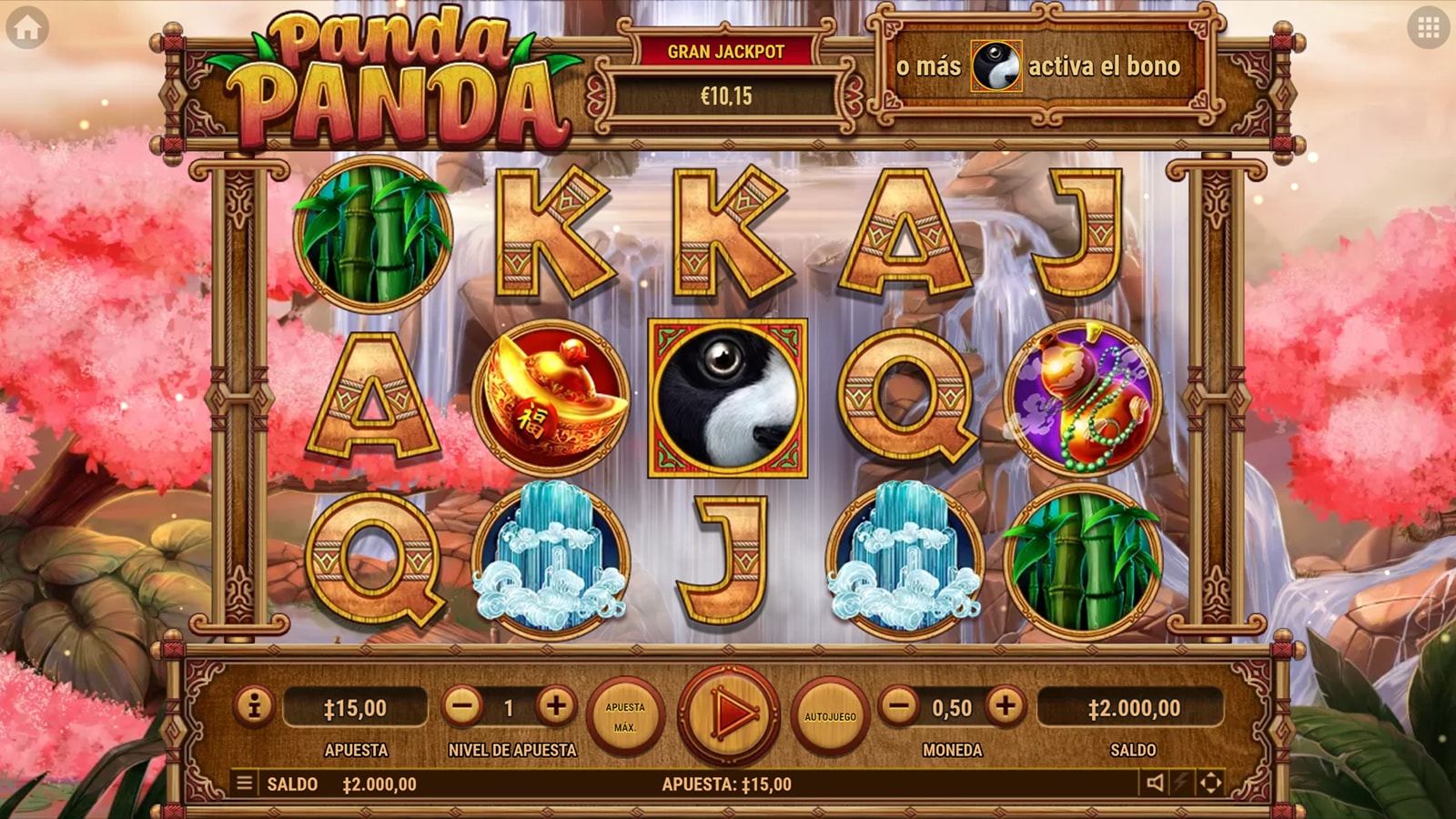Activate the Apuesta Máx. button
The height and width of the screenshot is (819, 1456).
625,716
